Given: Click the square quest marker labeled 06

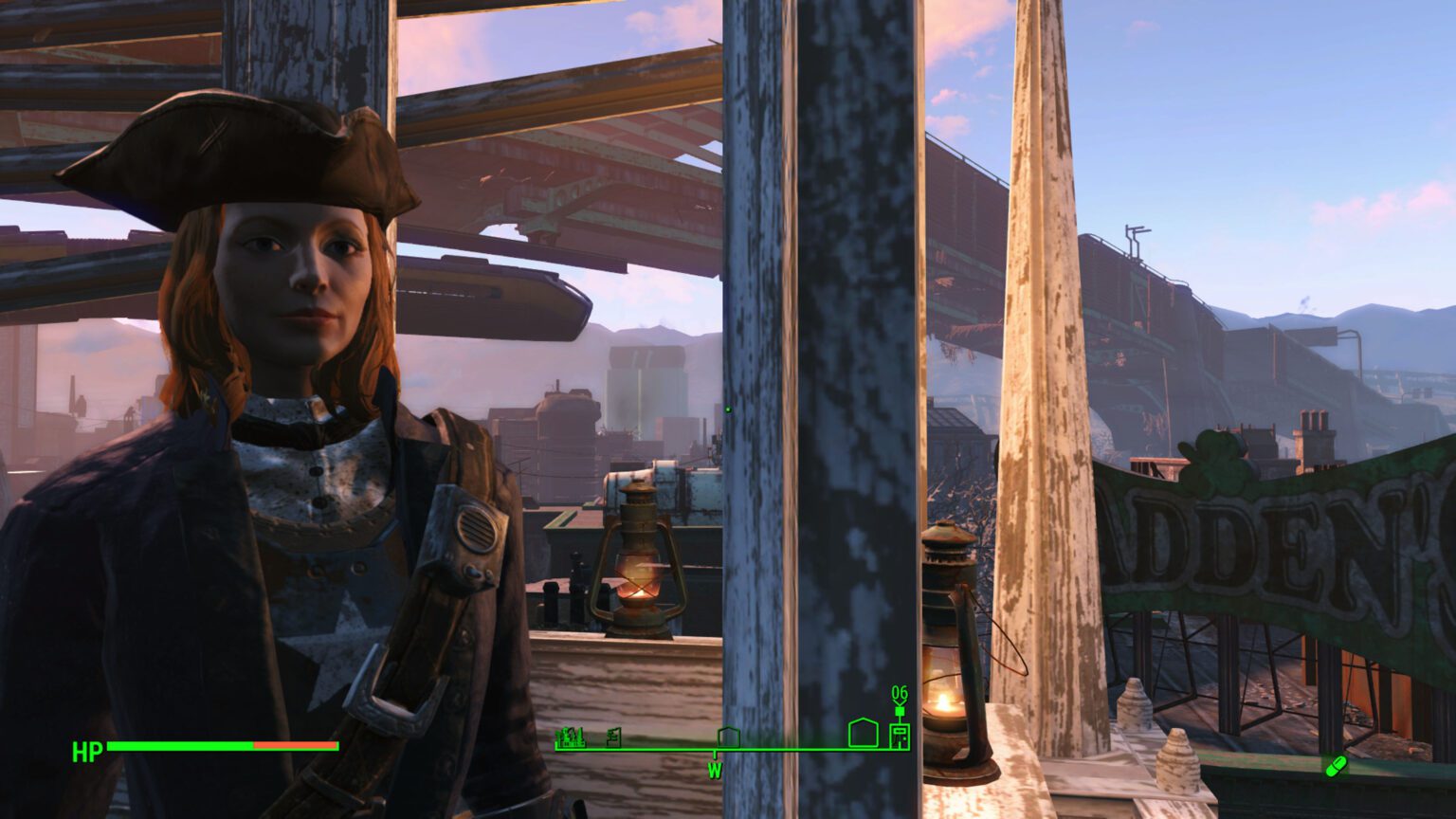Looking at the screenshot, I should (x=900, y=711).
